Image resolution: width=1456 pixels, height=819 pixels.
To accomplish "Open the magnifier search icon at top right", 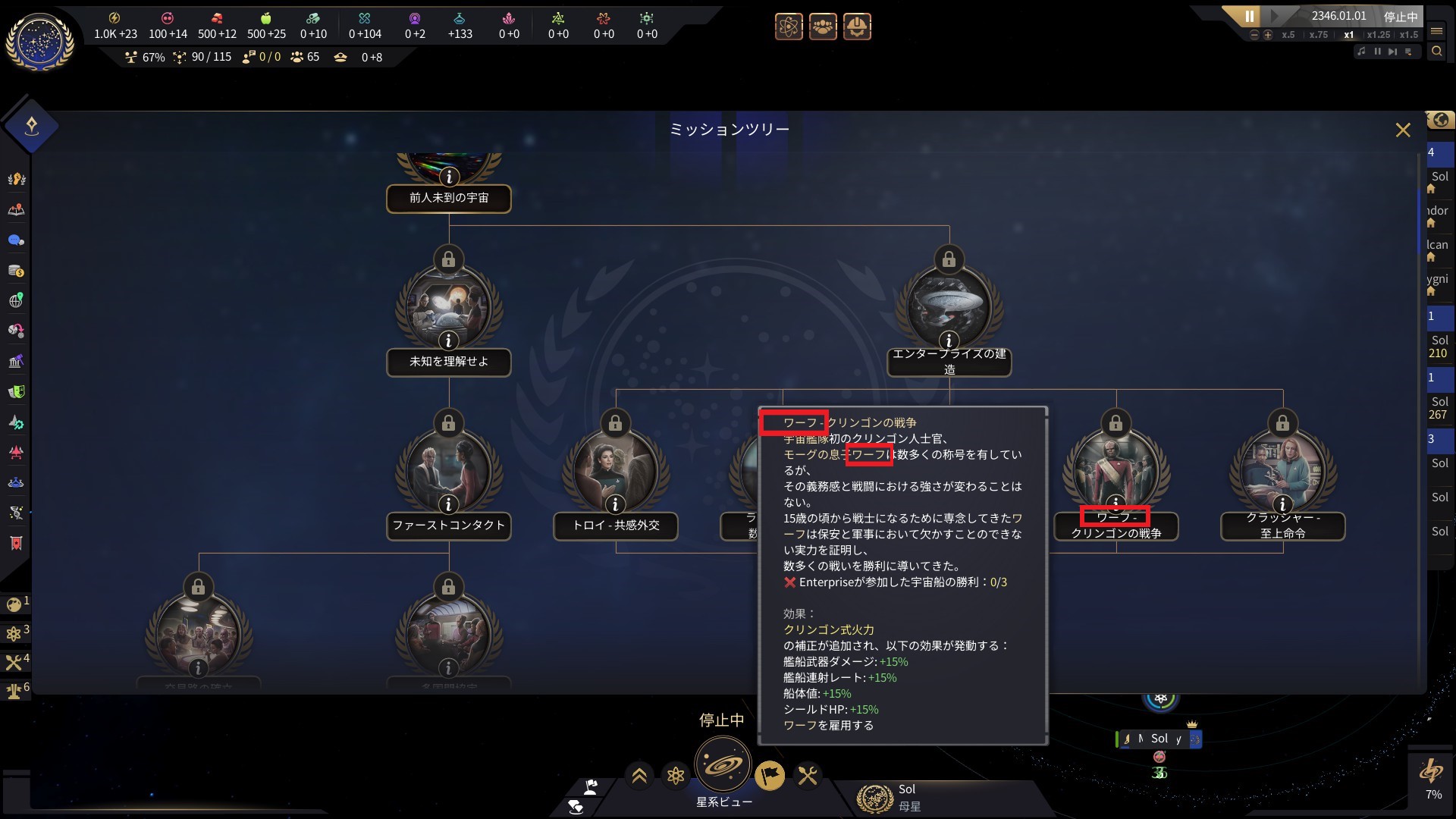I will pyautogui.click(x=1438, y=51).
